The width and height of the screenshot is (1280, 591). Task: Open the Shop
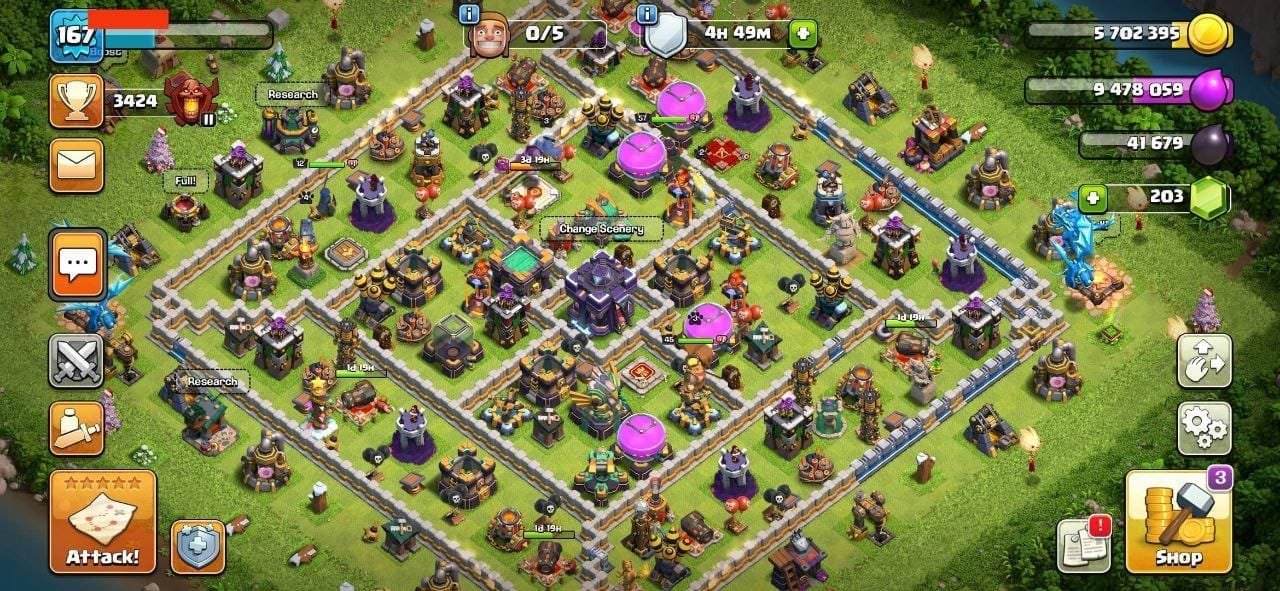[x=1178, y=521]
